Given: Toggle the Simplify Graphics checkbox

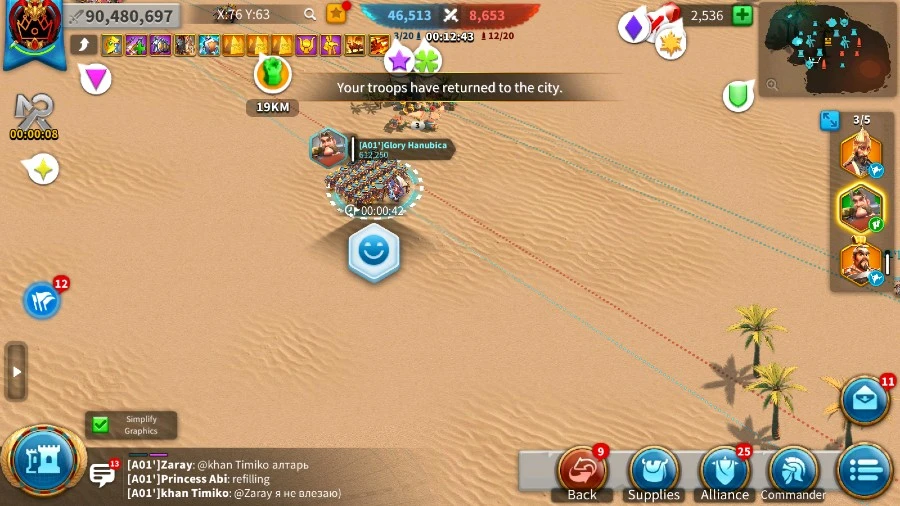Looking at the screenshot, I should 100,425.
